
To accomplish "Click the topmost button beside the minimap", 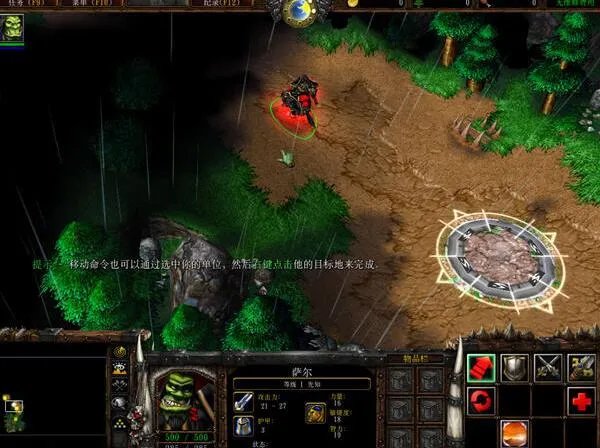I will (121, 352).
